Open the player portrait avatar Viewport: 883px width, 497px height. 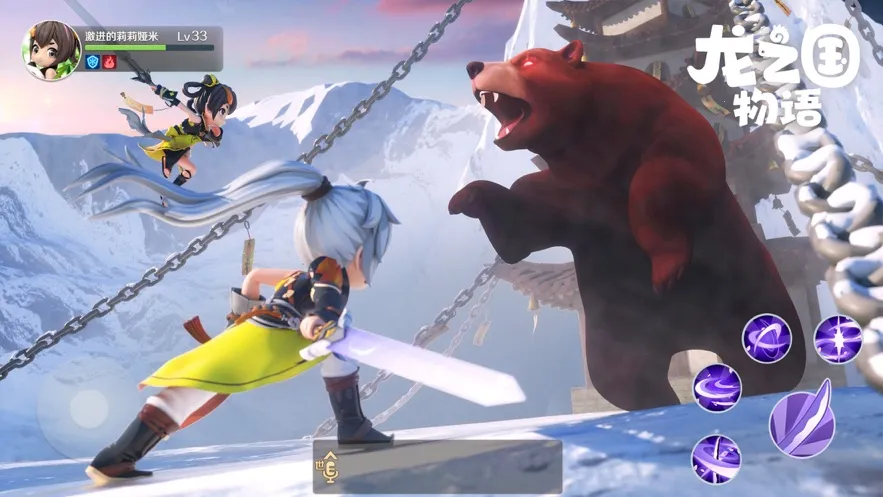[51, 51]
